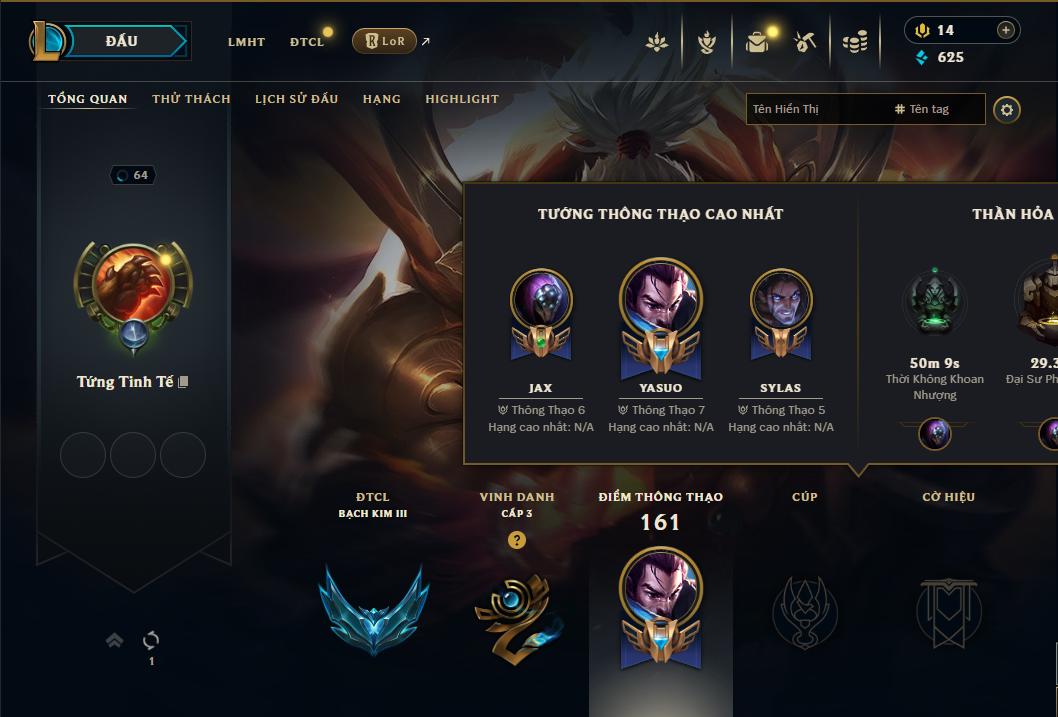Switch to the ĐTCL game mode
The image size is (1058, 717).
coord(307,42)
